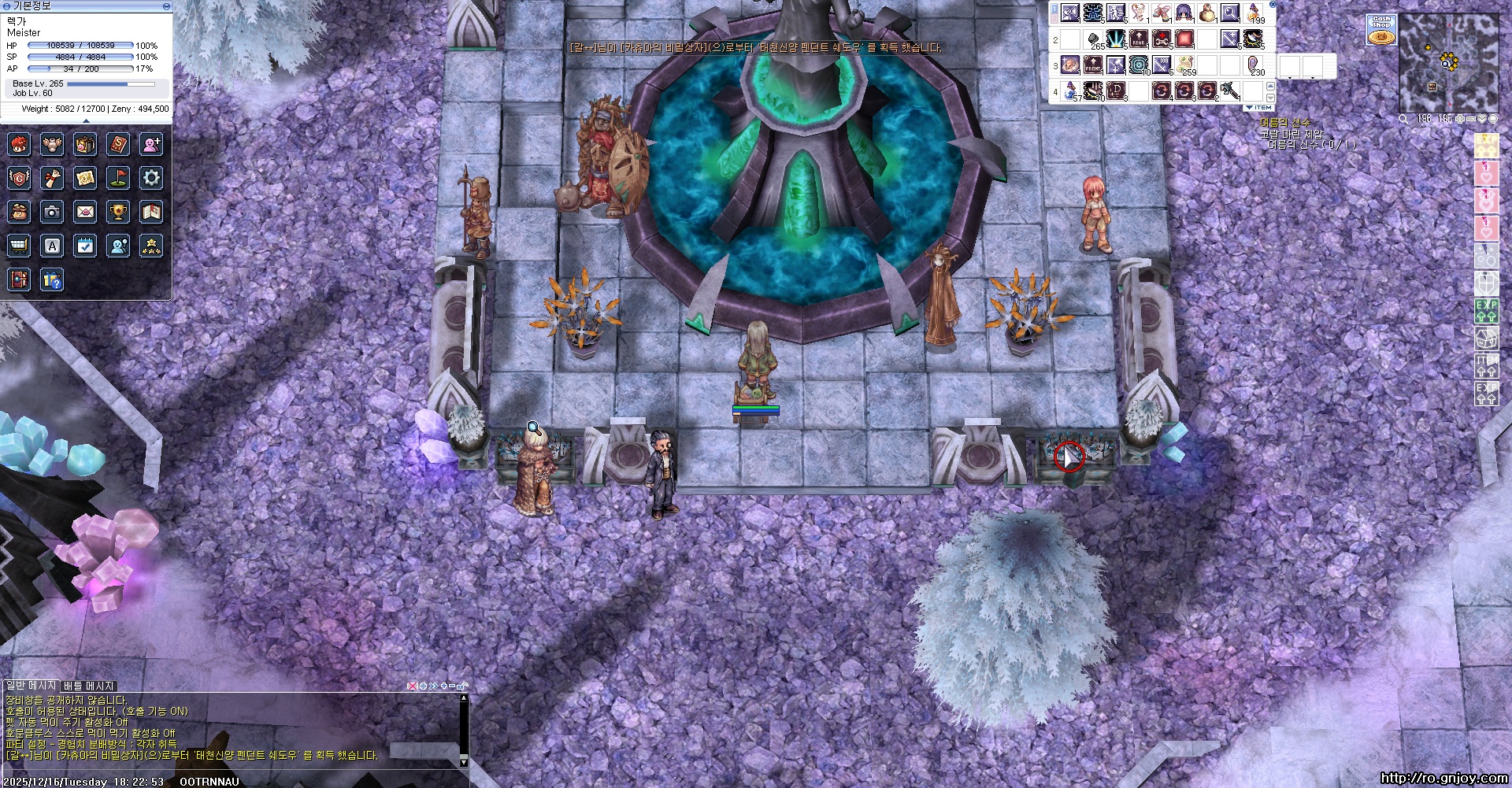The height and width of the screenshot is (788, 1512).
Task: Open the world map parchment icon
Action: coord(85,178)
